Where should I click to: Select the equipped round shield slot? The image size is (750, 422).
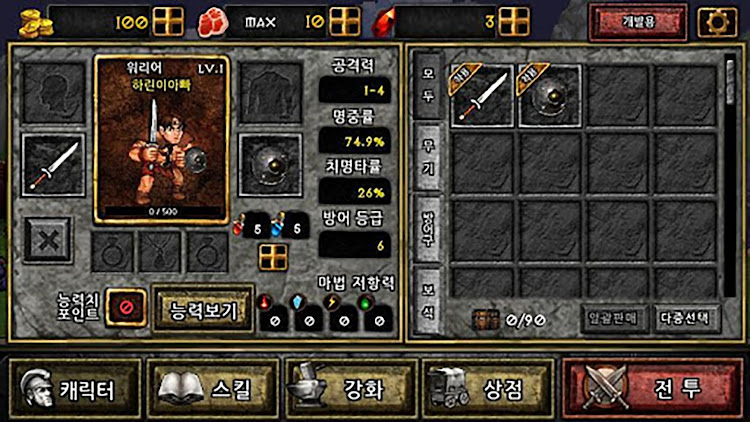(271, 163)
